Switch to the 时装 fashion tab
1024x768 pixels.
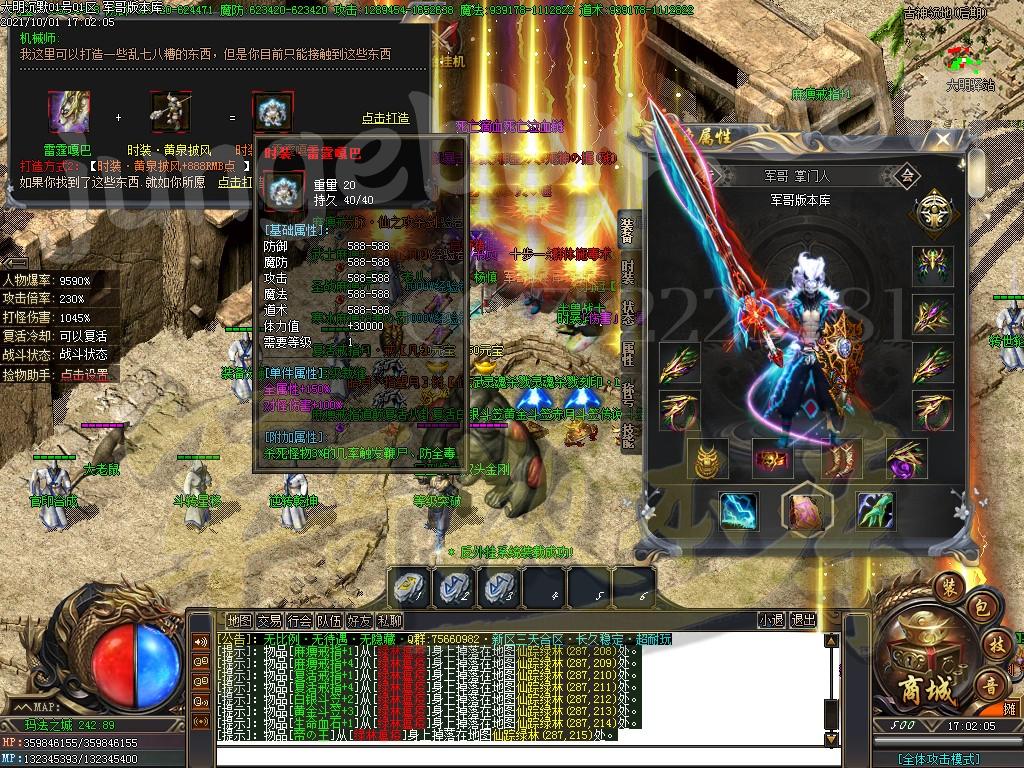coord(628,273)
